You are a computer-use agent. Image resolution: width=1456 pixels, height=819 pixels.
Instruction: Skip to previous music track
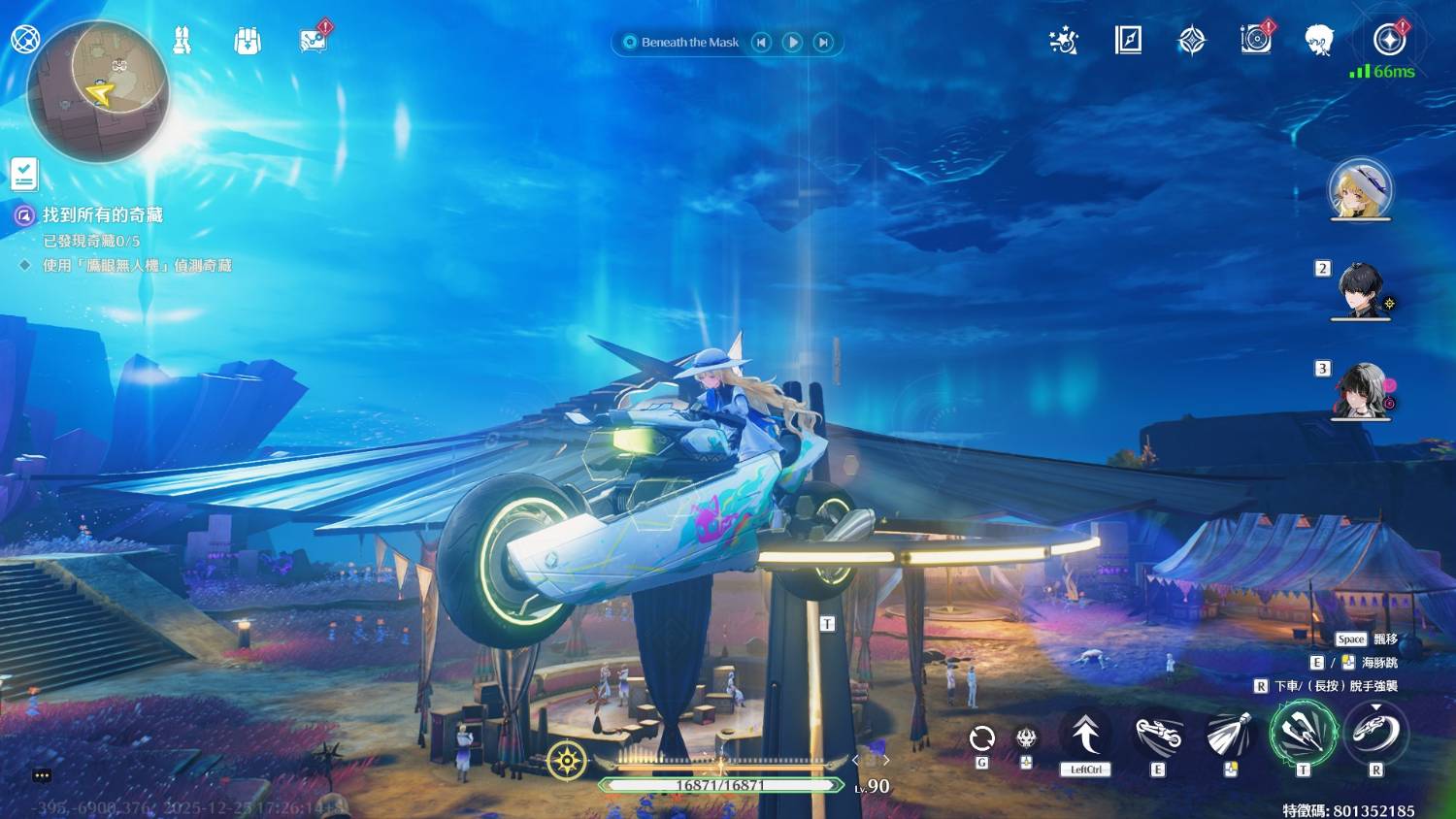point(762,42)
